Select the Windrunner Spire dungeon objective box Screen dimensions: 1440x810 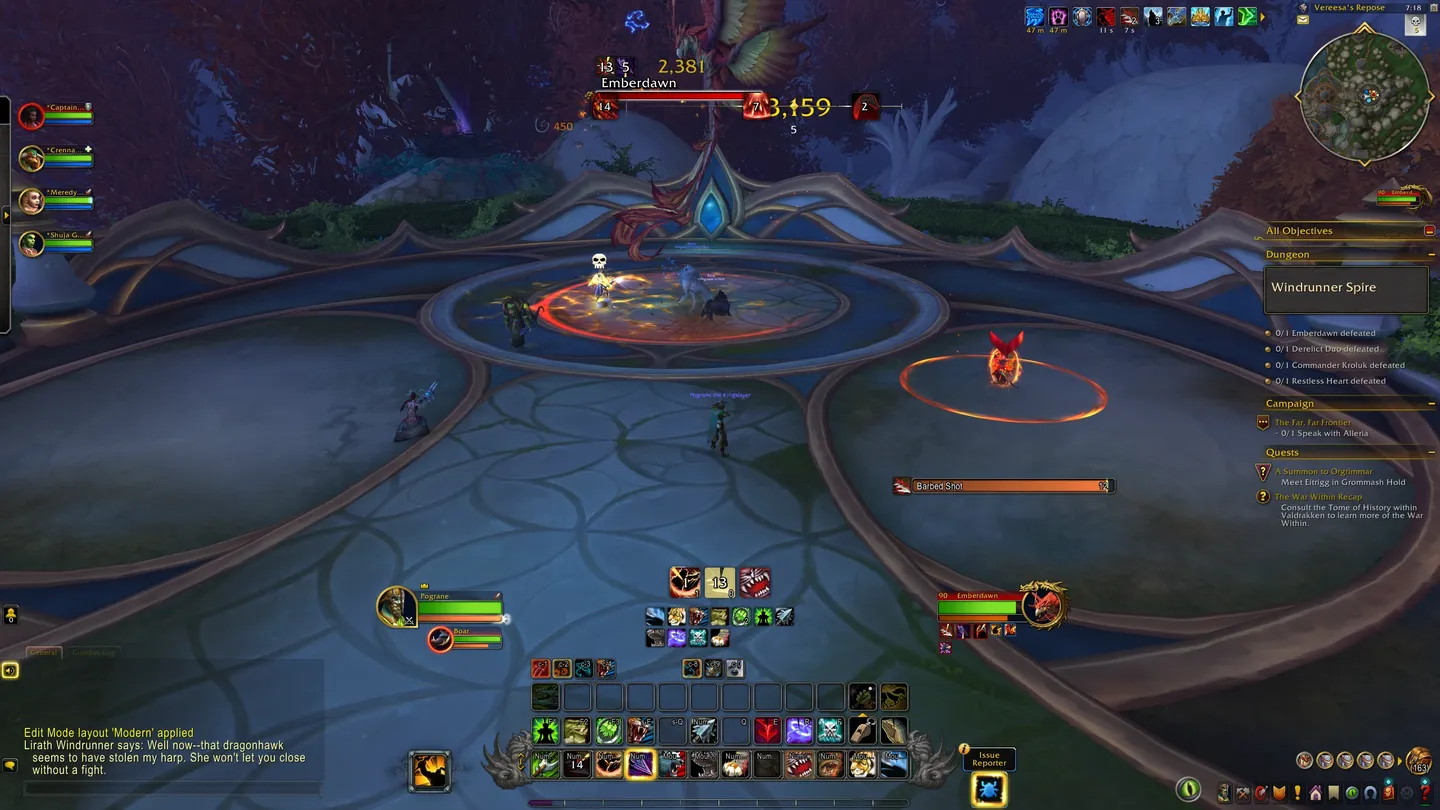[1345, 288]
